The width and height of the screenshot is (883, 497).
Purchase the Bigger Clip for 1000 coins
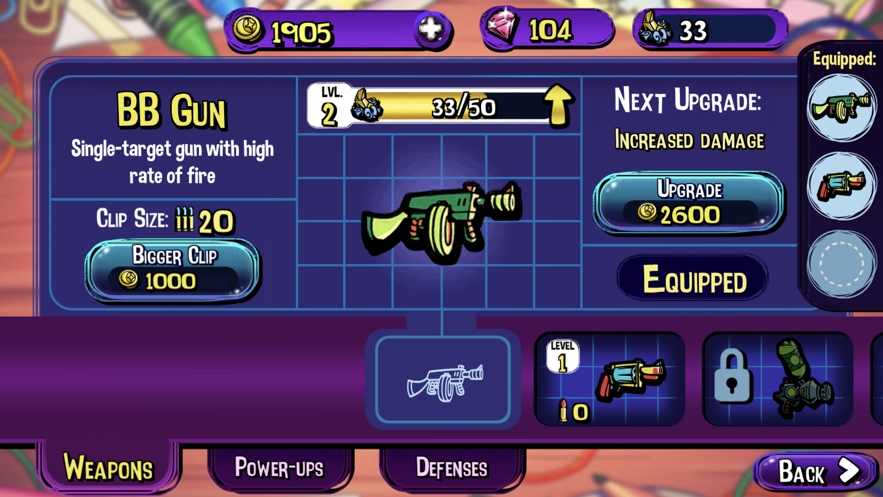172,269
